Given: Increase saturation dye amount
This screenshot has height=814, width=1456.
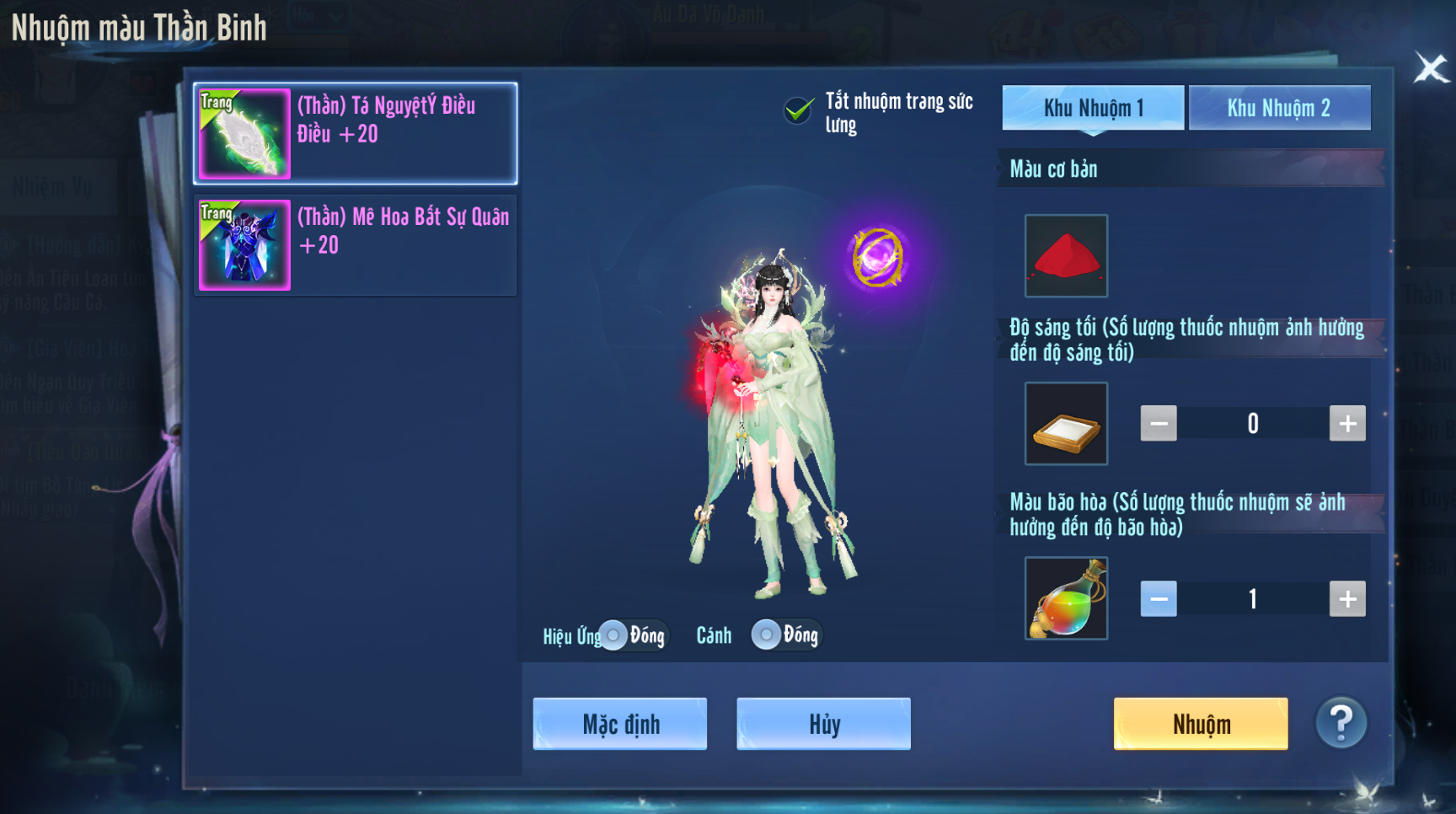Looking at the screenshot, I should click(x=1347, y=599).
